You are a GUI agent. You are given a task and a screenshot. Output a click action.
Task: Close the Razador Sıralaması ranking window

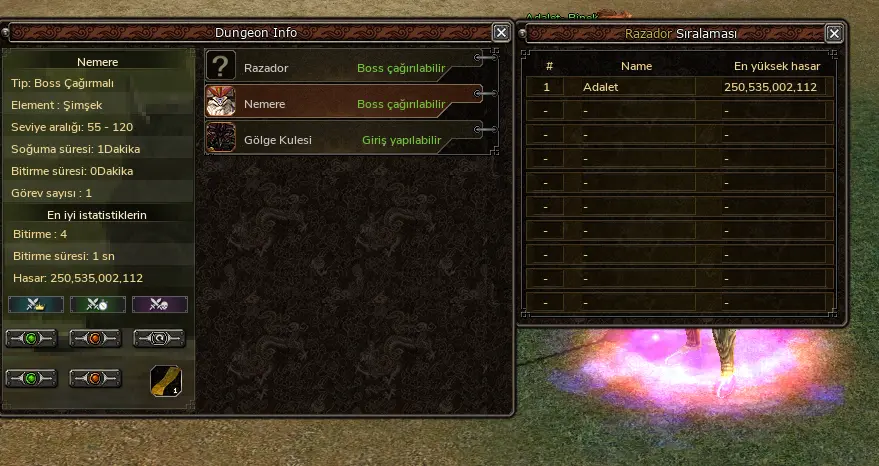pos(834,33)
